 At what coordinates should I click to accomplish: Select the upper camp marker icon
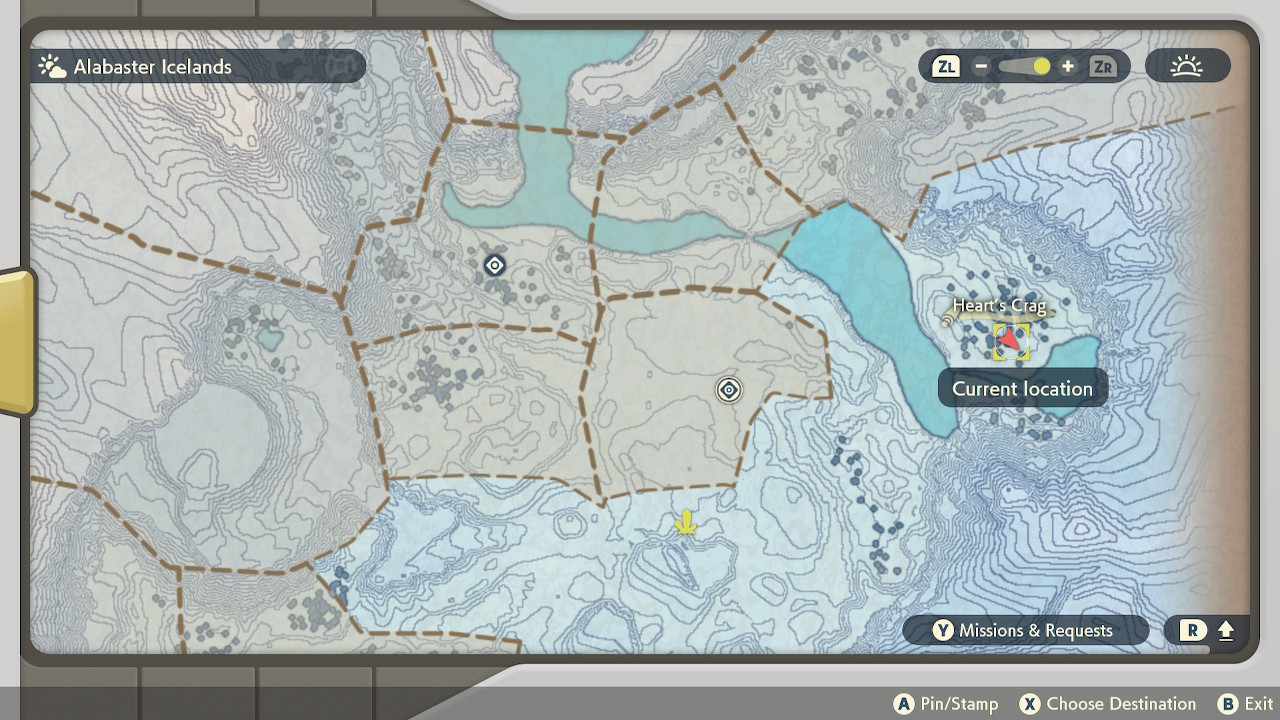point(493,265)
